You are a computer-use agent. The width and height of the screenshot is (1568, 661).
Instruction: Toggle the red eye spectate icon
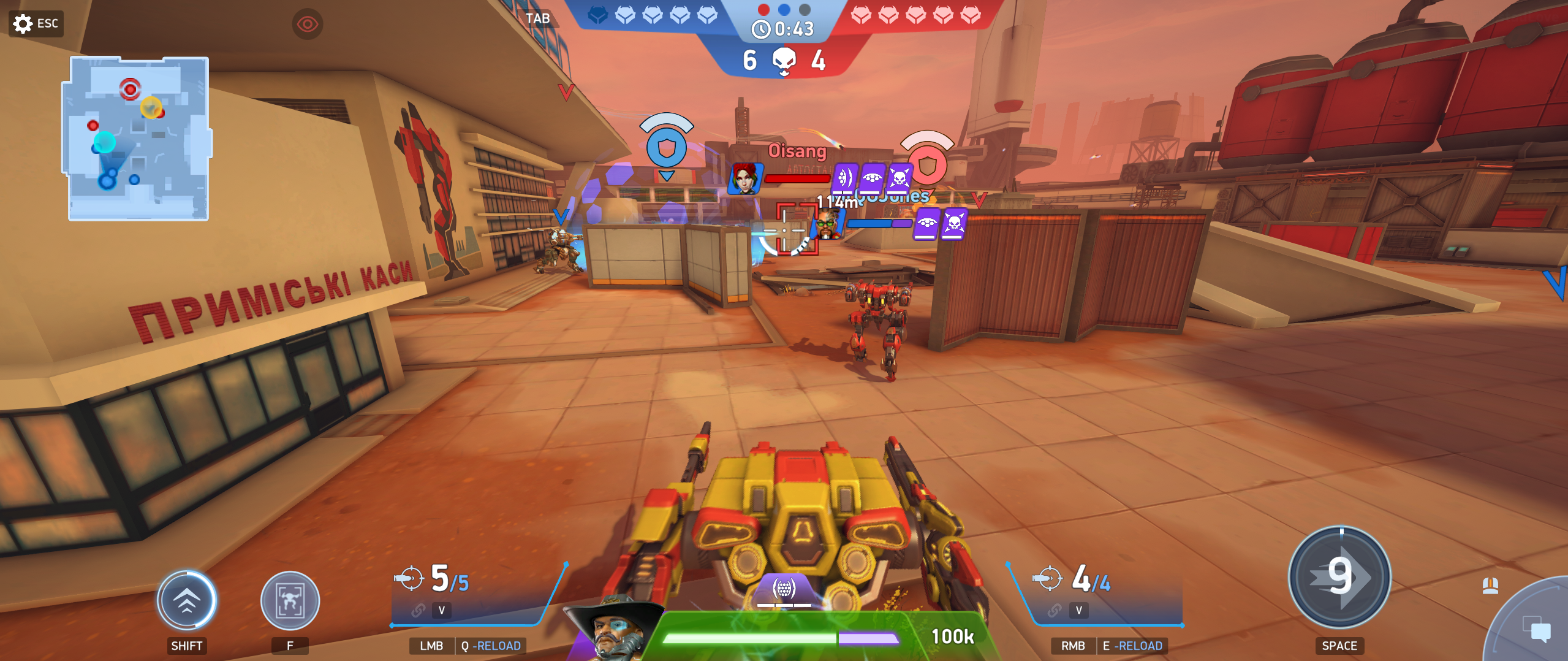point(307,24)
